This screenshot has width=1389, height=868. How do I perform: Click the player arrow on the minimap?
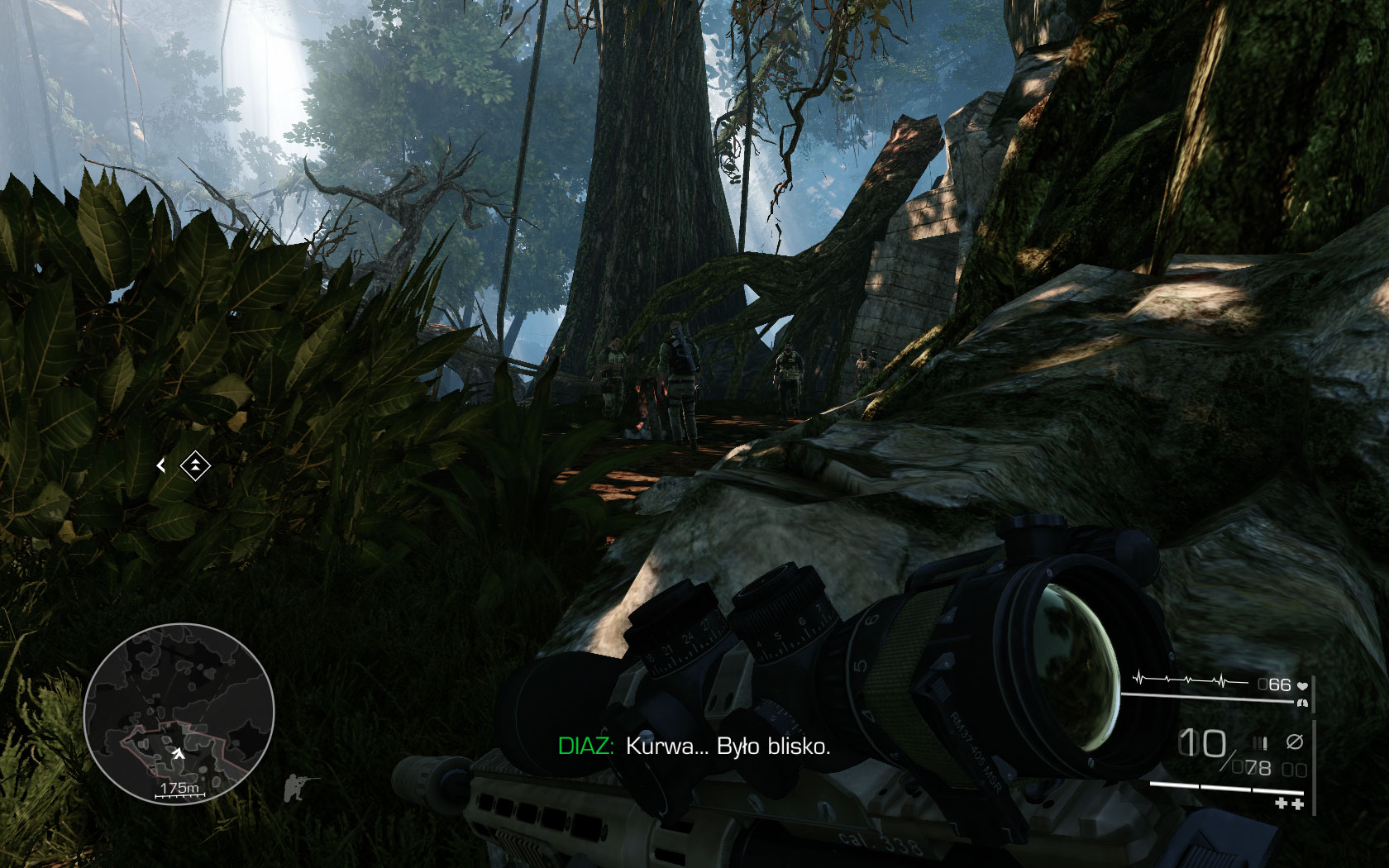coord(180,754)
